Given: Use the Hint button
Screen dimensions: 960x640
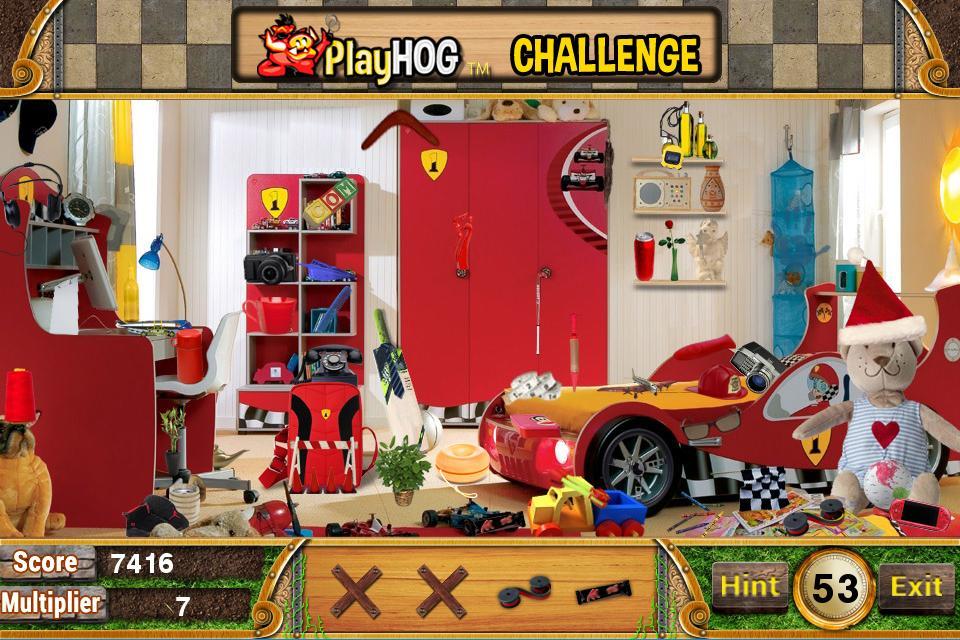Looking at the screenshot, I should point(750,587).
